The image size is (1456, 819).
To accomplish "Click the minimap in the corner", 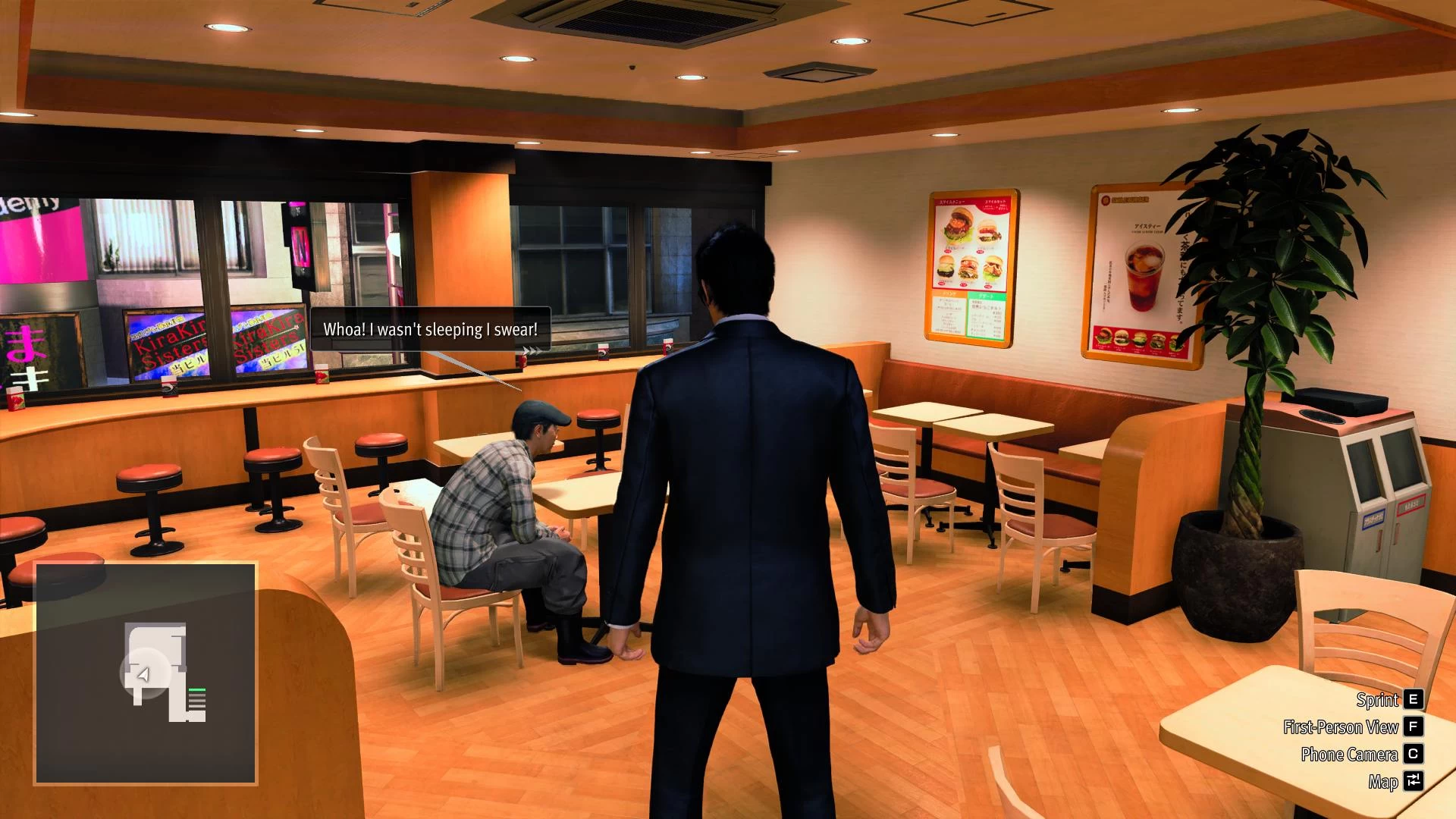I will pyautogui.click(x=146, y=673).
